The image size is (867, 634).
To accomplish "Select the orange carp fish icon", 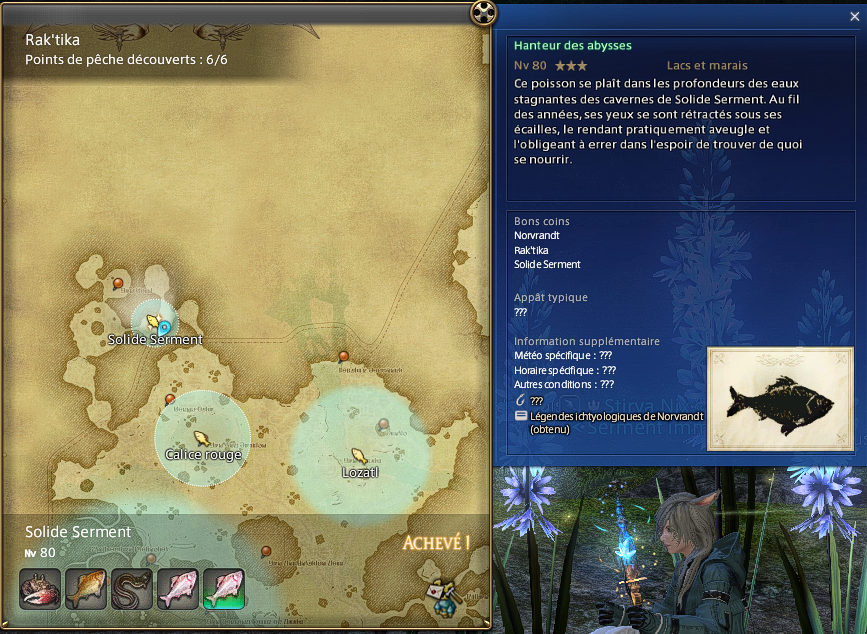I will (86, 589).
